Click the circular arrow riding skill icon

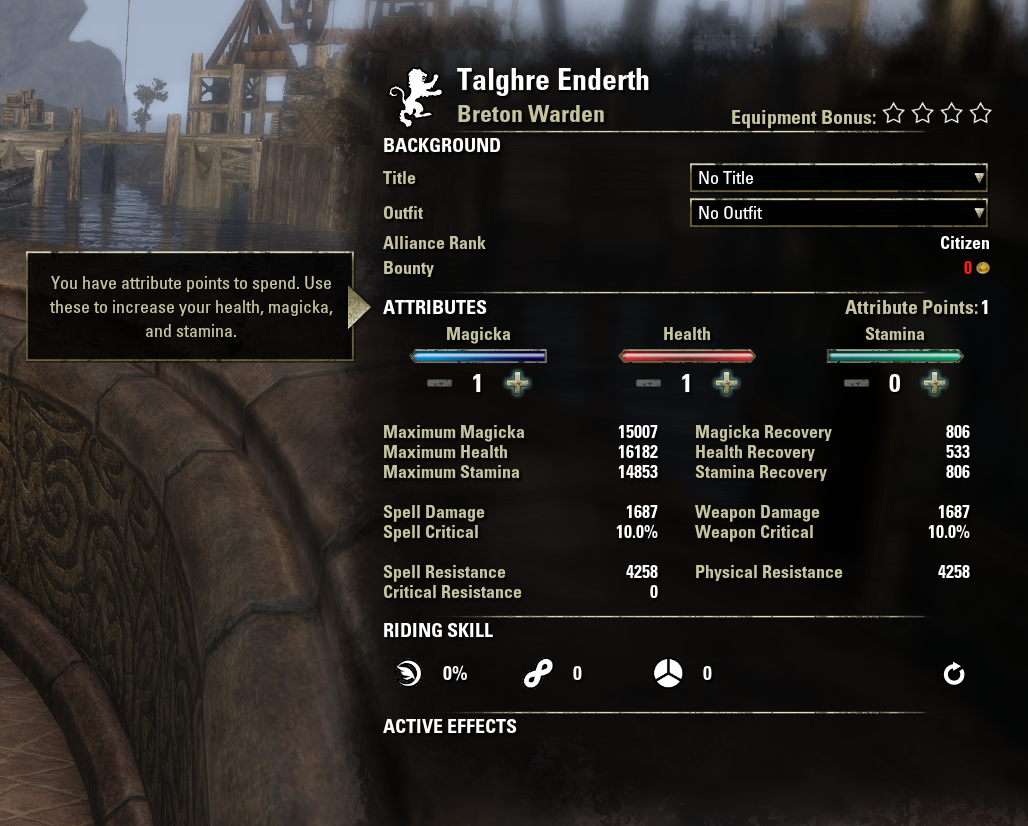tap(954, 674)
